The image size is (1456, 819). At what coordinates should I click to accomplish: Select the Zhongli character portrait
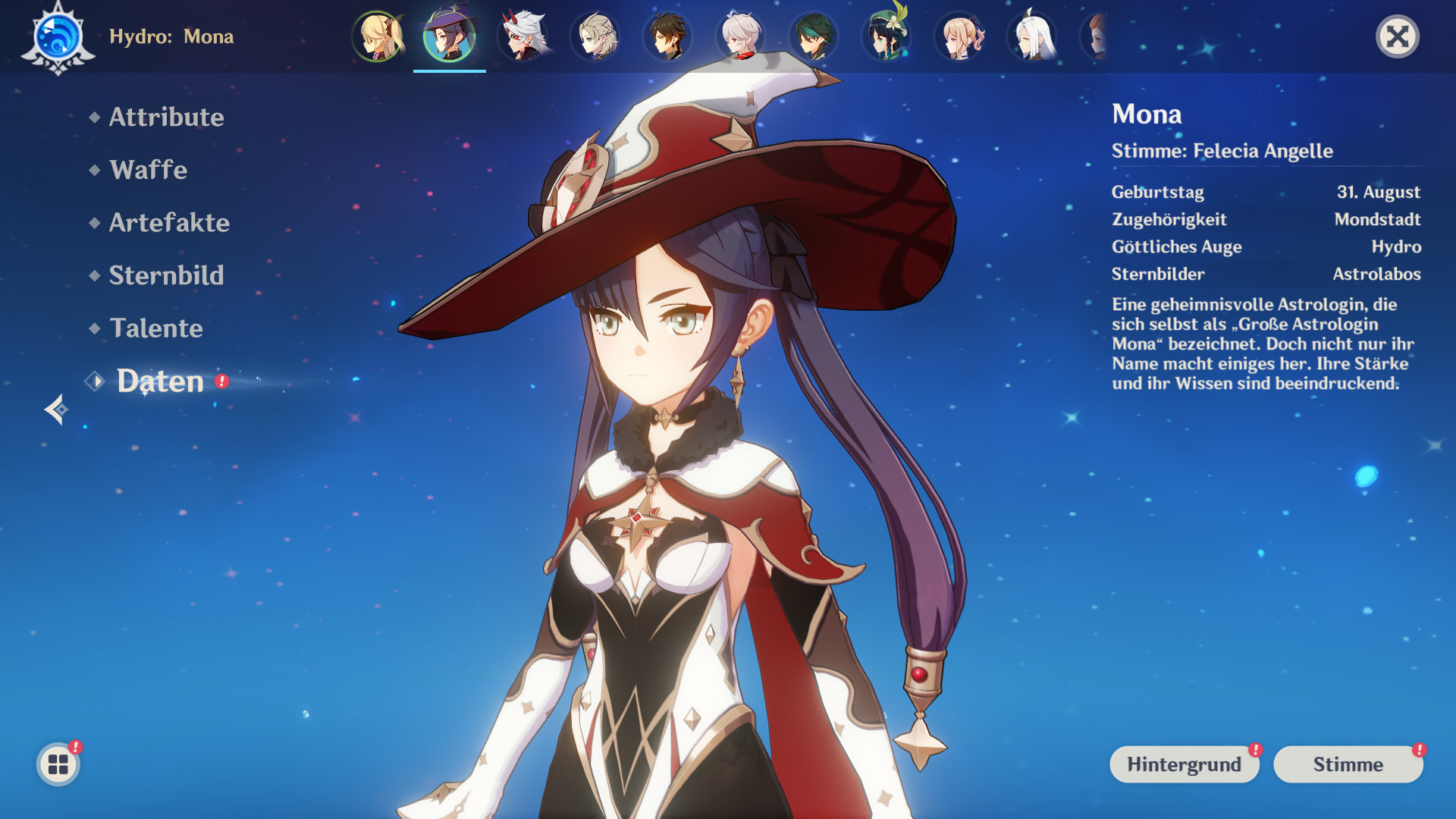tap(667, 36)
